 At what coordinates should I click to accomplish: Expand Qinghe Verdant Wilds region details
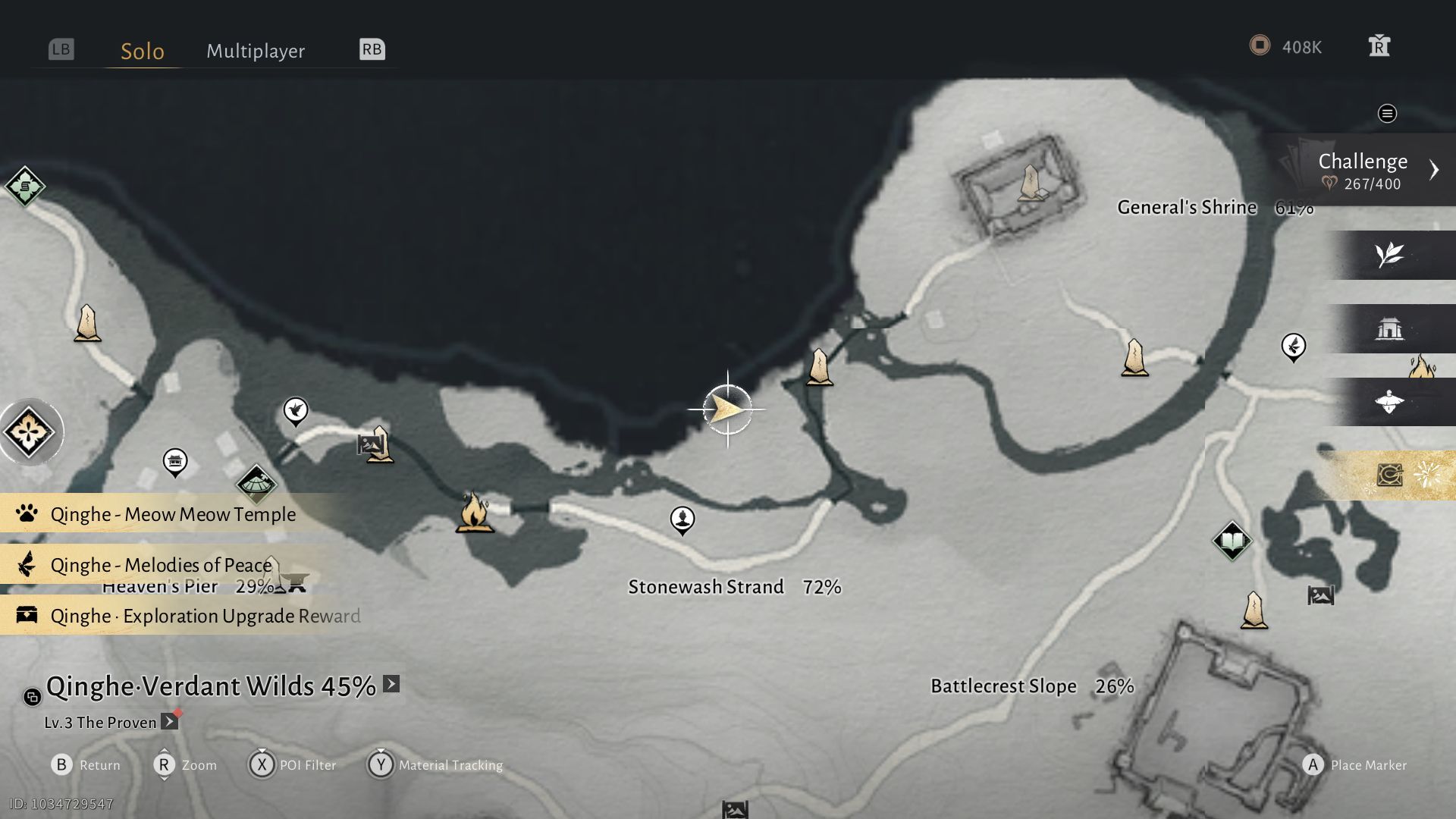391,684
